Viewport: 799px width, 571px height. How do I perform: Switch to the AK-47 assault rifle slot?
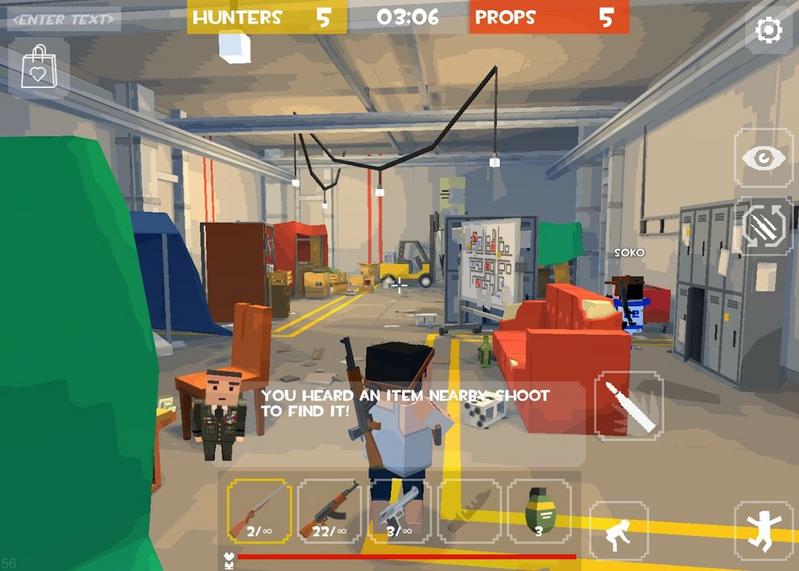click(330, 511)
